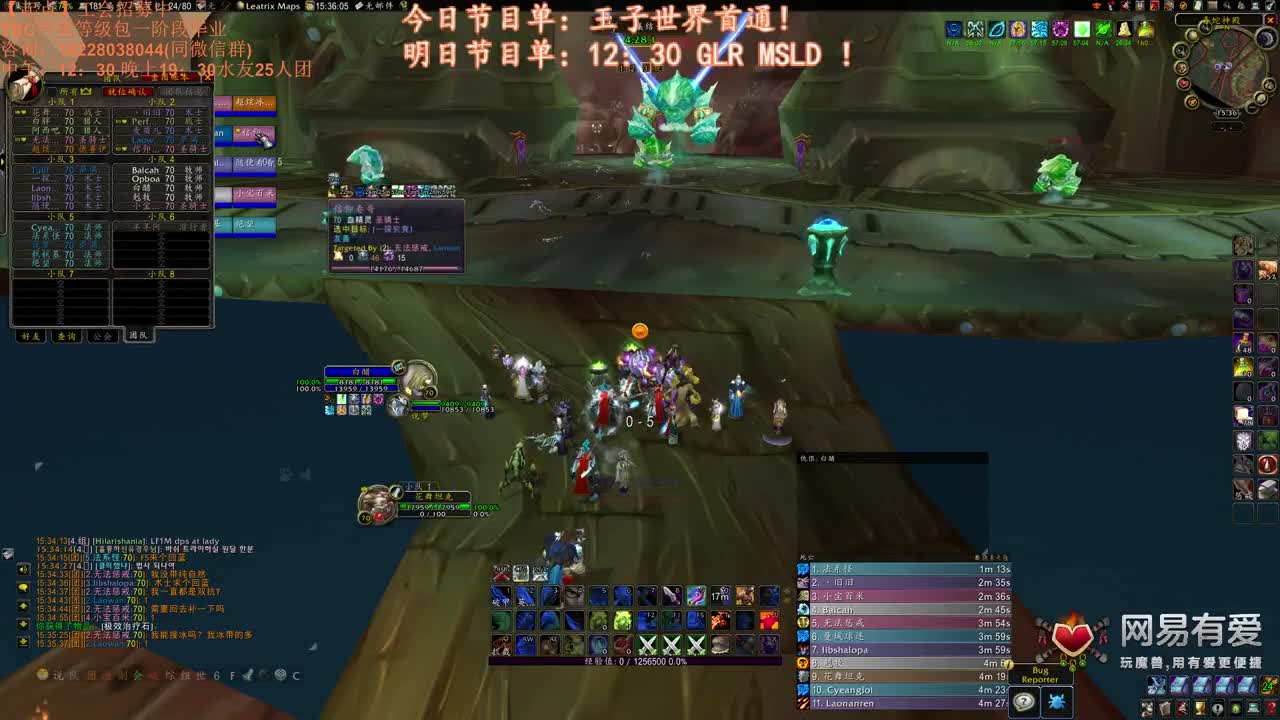Click the minimap zoom-in button
1280x720 pixels.
[x=1268, y=84]
